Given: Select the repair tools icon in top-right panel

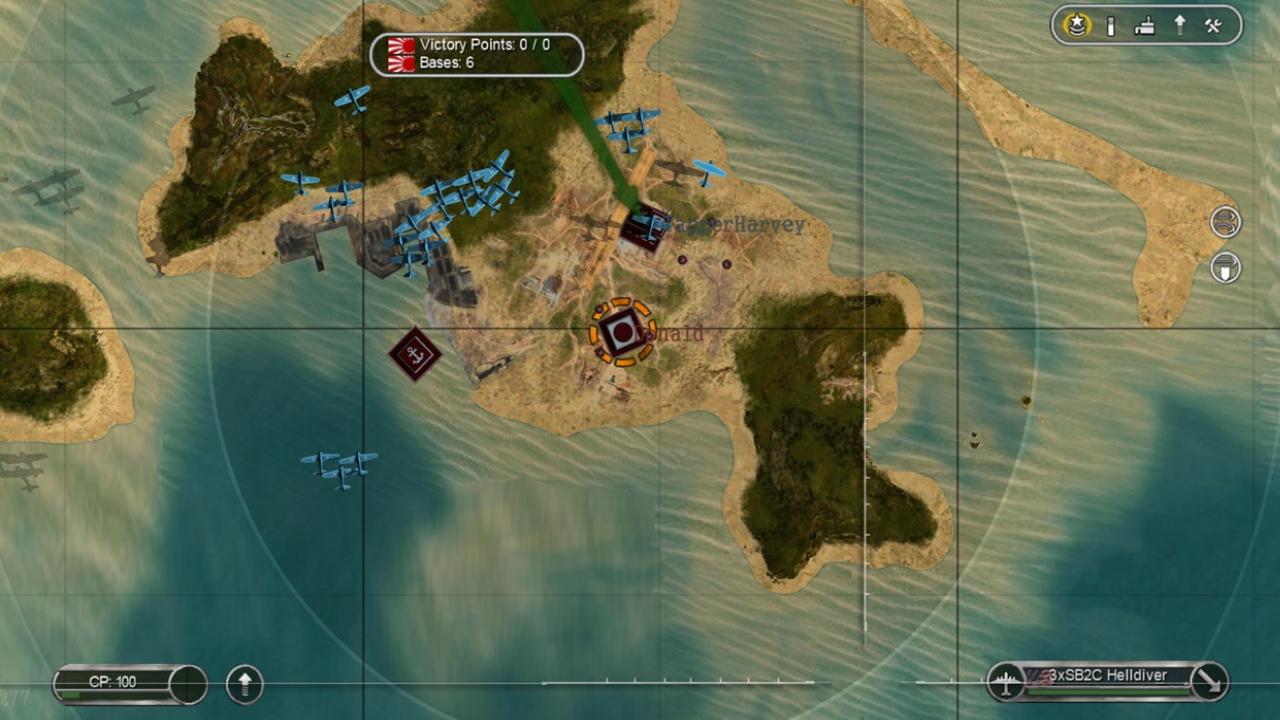Looking at the screenshot, I should [x=1213, y=25].
